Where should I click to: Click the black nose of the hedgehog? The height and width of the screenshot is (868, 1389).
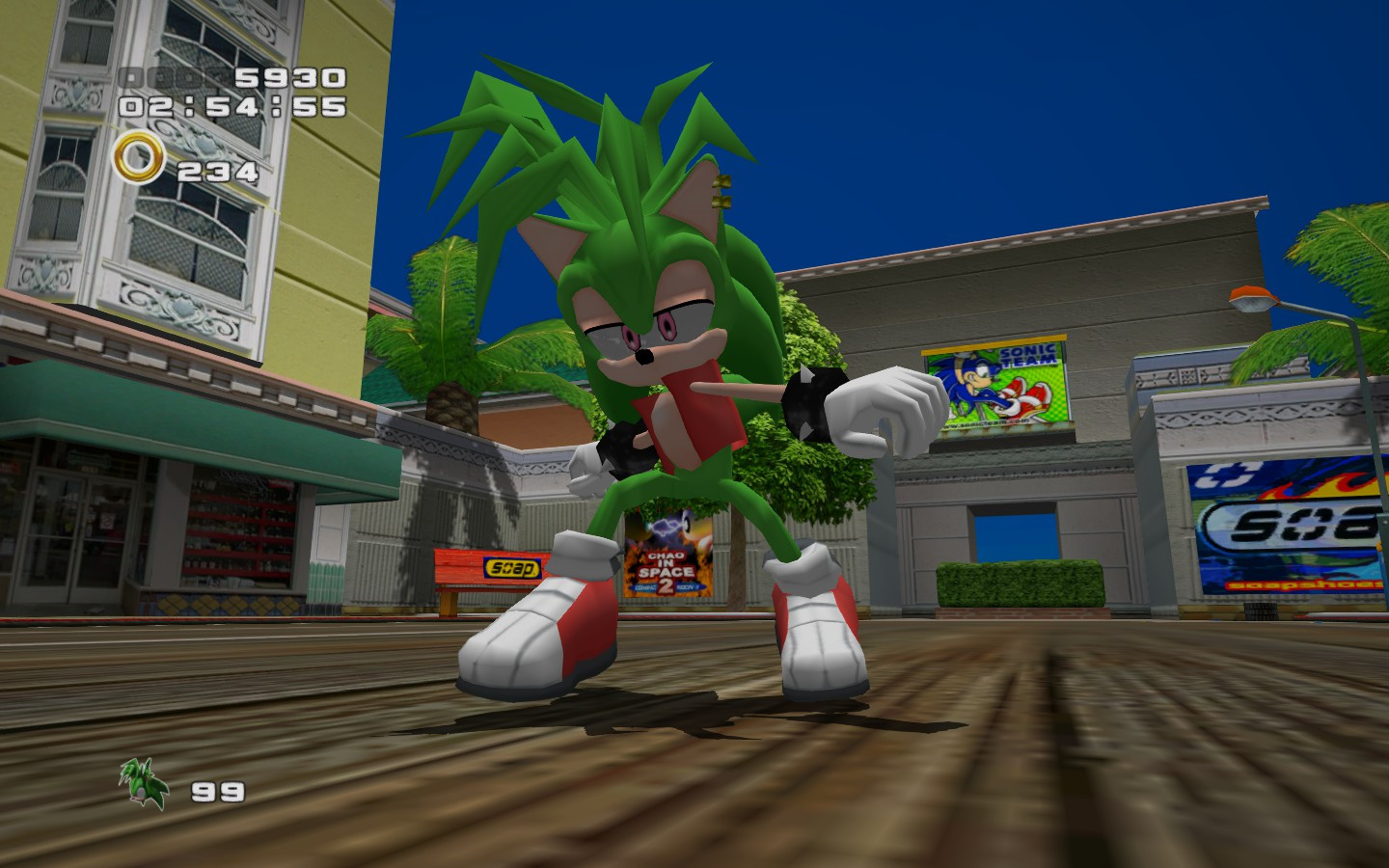pos(641,357)
